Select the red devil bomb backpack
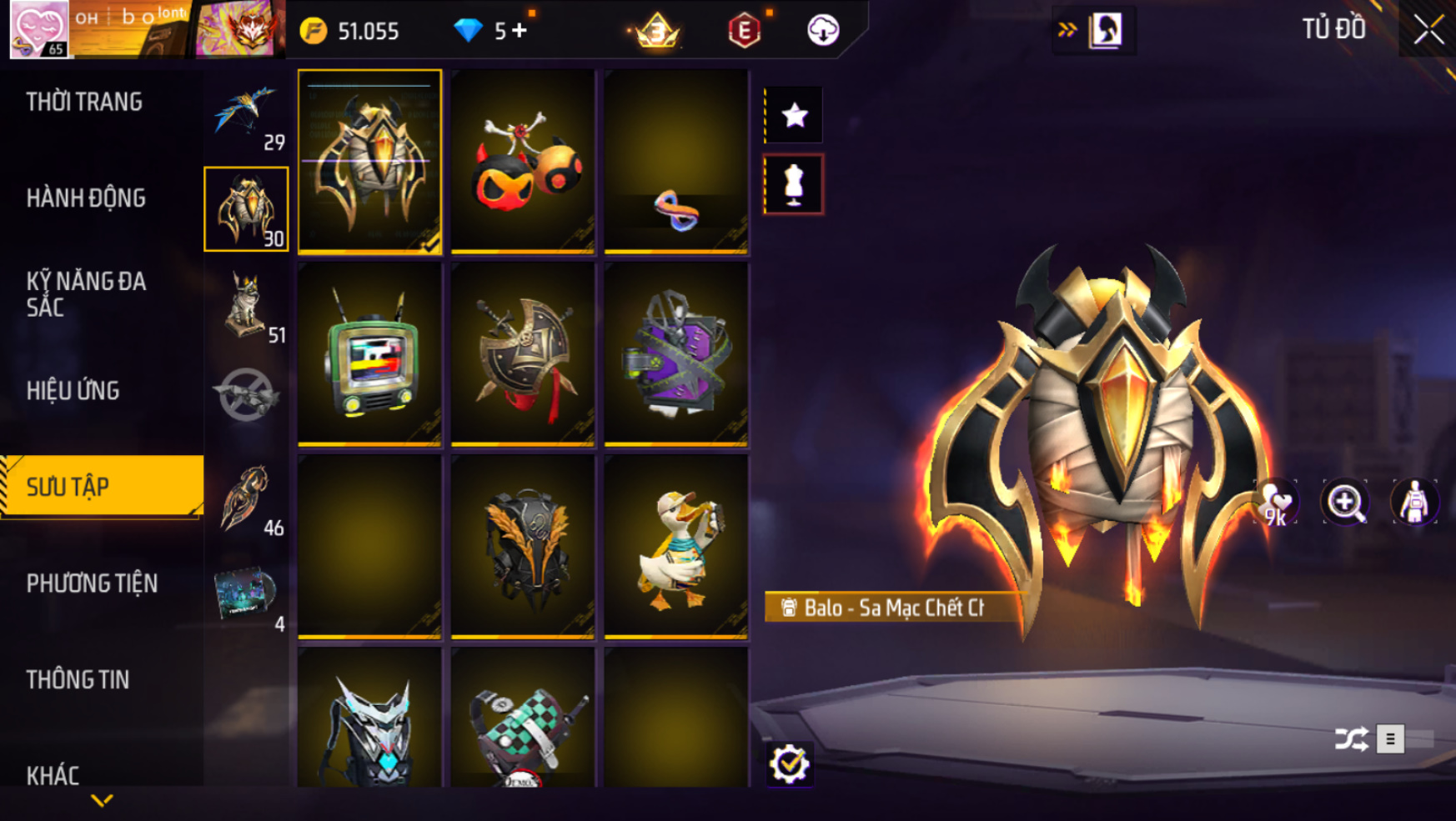This screenshot has width=1456, height=821. (x=523, y=162)
